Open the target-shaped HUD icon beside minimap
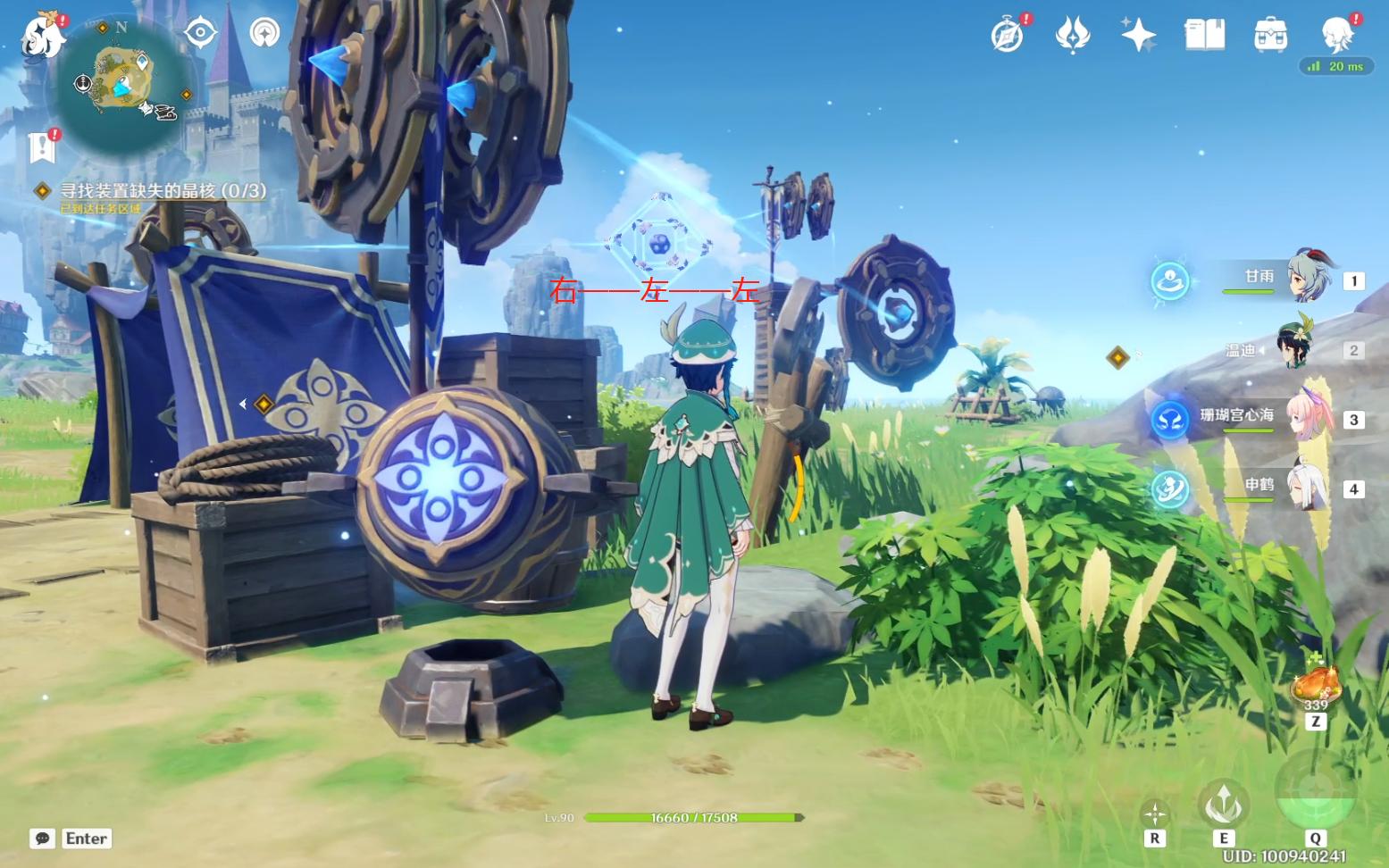The width and height of the screenshot is (1389, 868). point(200,34)
